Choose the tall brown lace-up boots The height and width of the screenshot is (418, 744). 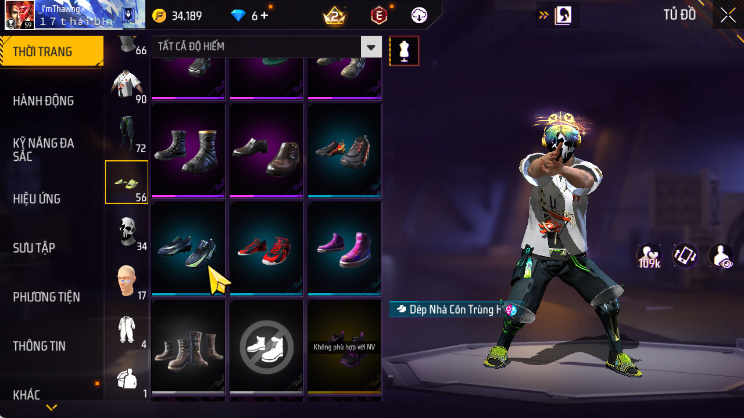tap(188, 345)
